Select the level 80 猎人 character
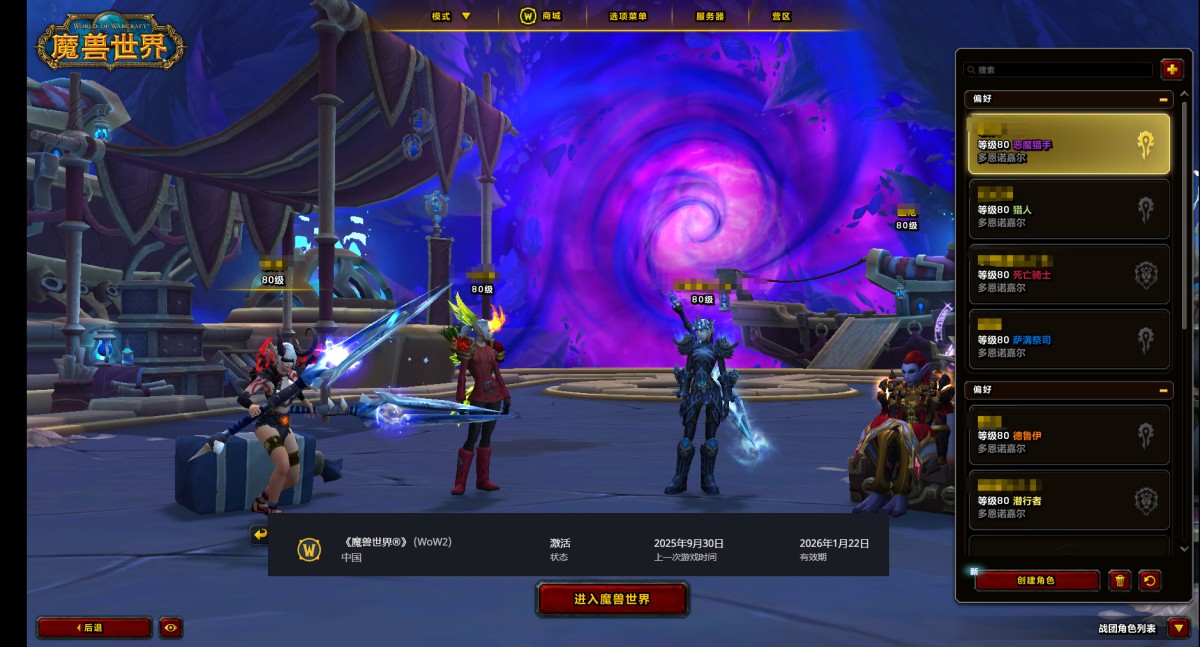This screenshot has height=647, width=1200. [1068, 210]
